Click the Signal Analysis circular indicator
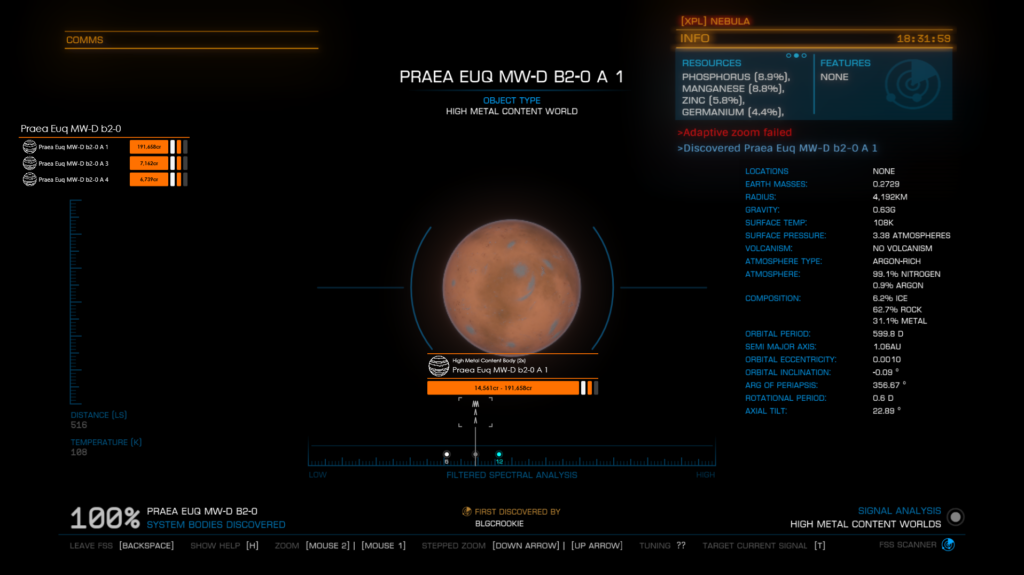Viewport: 1024px width, 575px height. click(x=956, y=517)
